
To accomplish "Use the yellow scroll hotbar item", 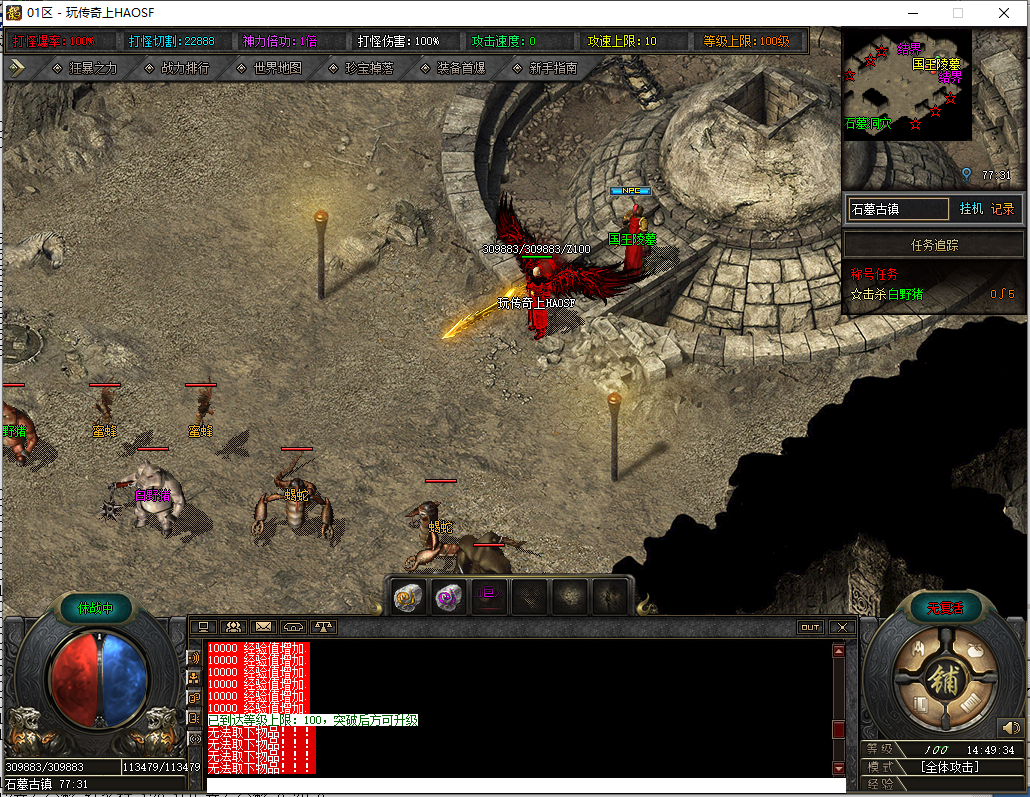I will click(407, 597).
